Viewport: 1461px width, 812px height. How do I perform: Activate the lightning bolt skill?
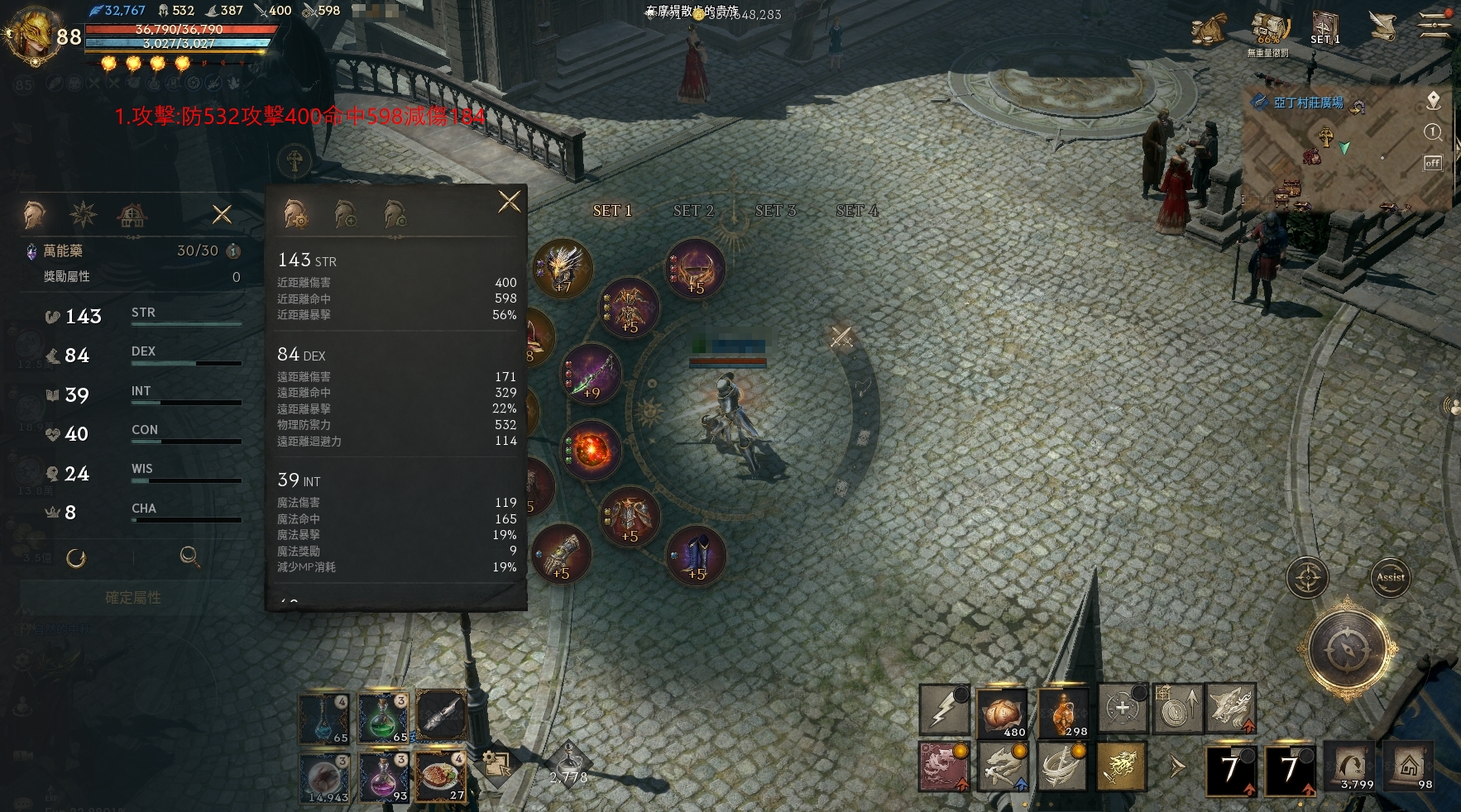944,709
